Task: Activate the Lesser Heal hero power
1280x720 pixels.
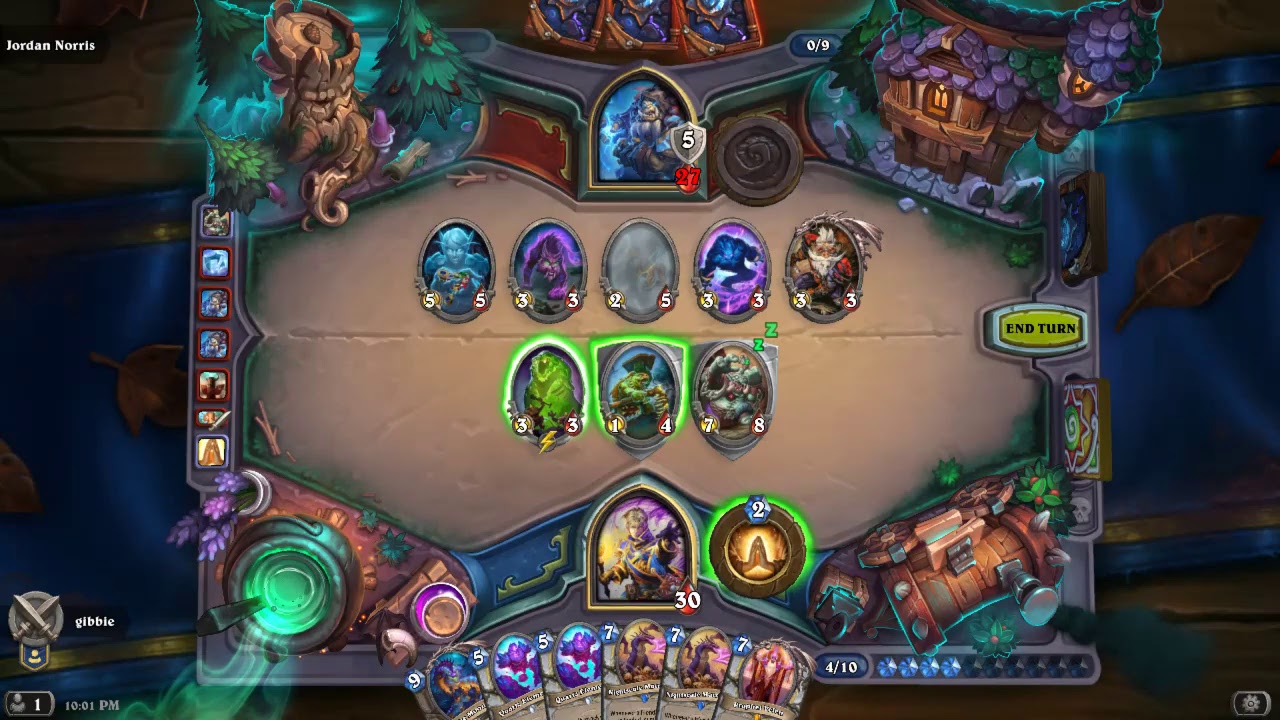Action: (757, 550)
